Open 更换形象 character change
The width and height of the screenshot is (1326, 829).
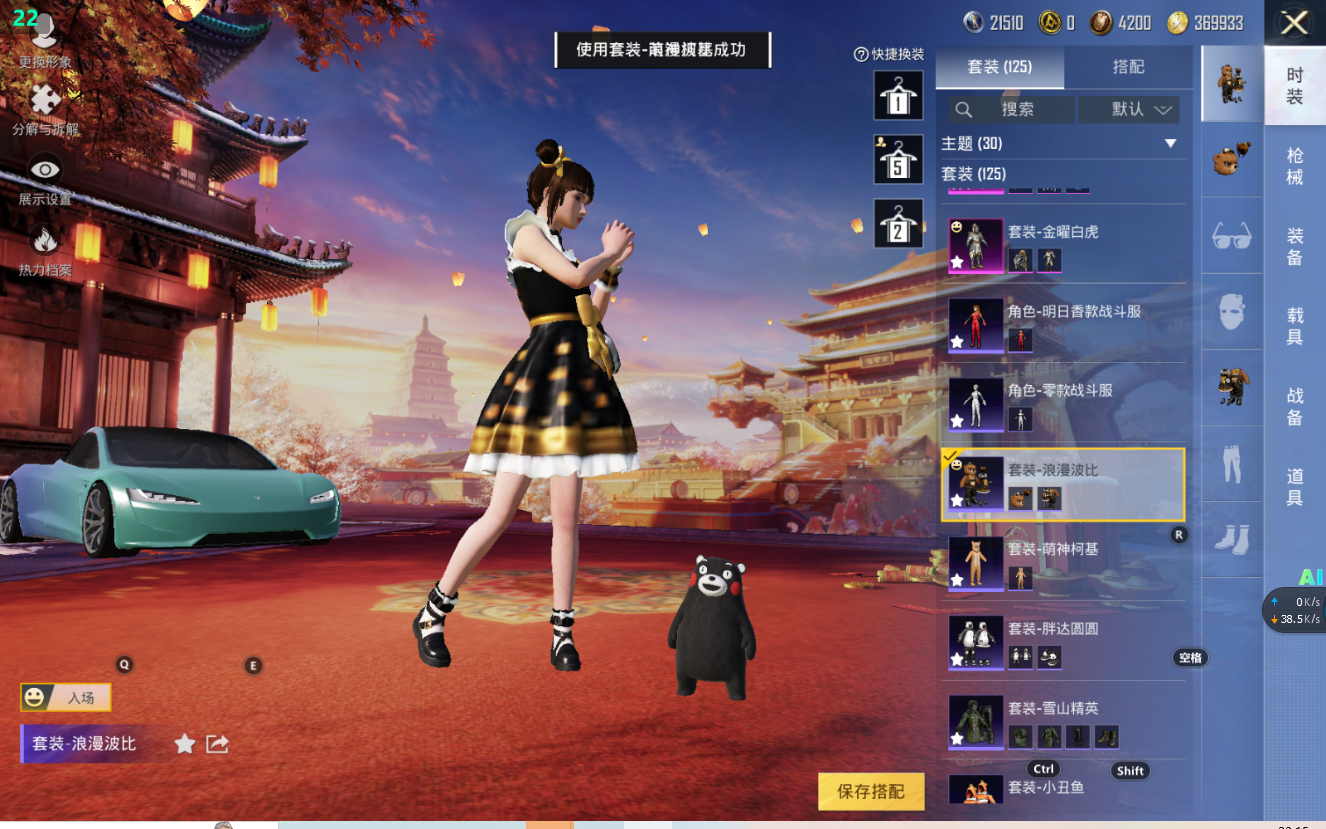point(45,40)
